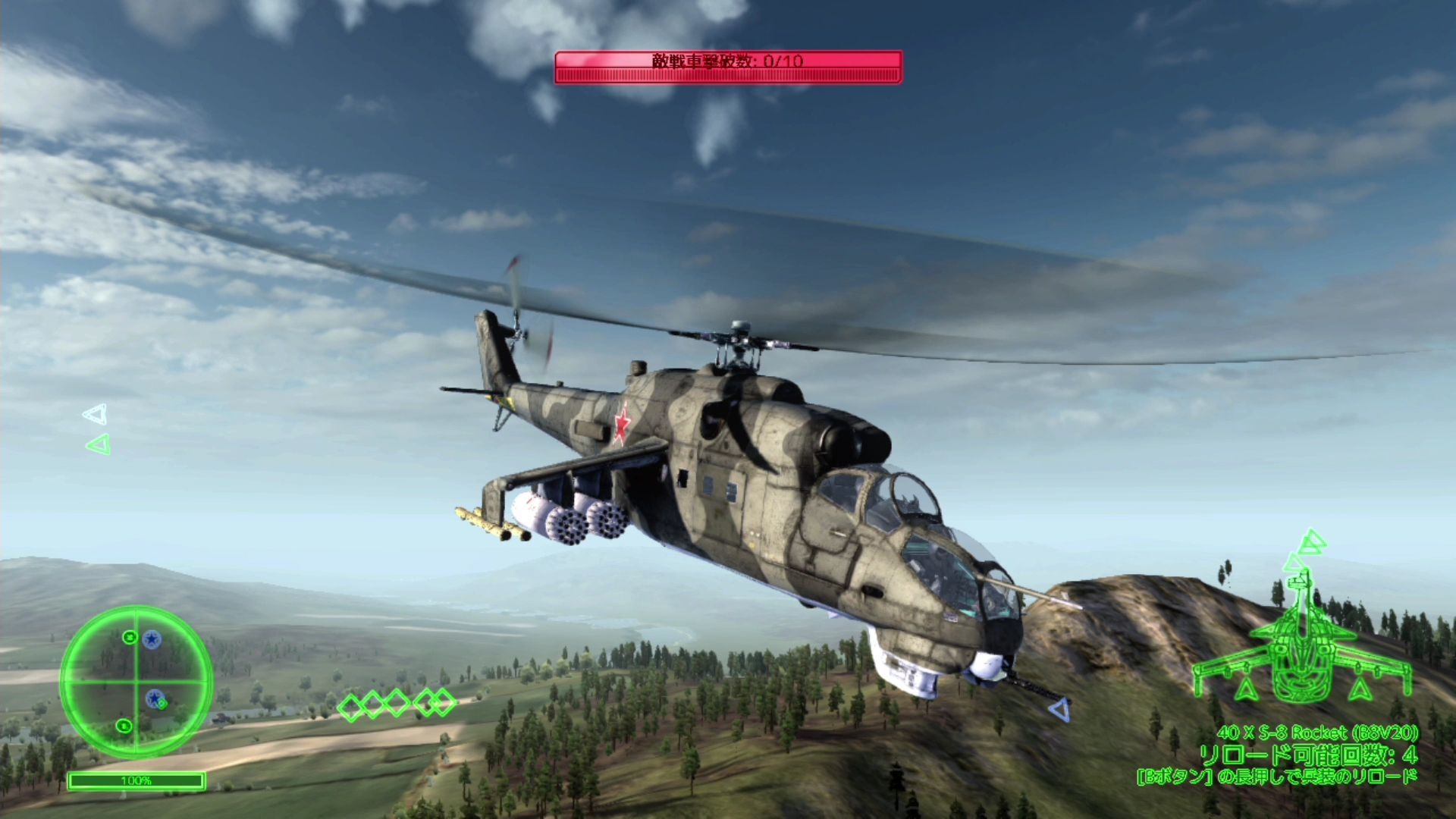1456x819 pixels.
Task: Click the circular green radar minimap
Action: (x=136, y=681)
